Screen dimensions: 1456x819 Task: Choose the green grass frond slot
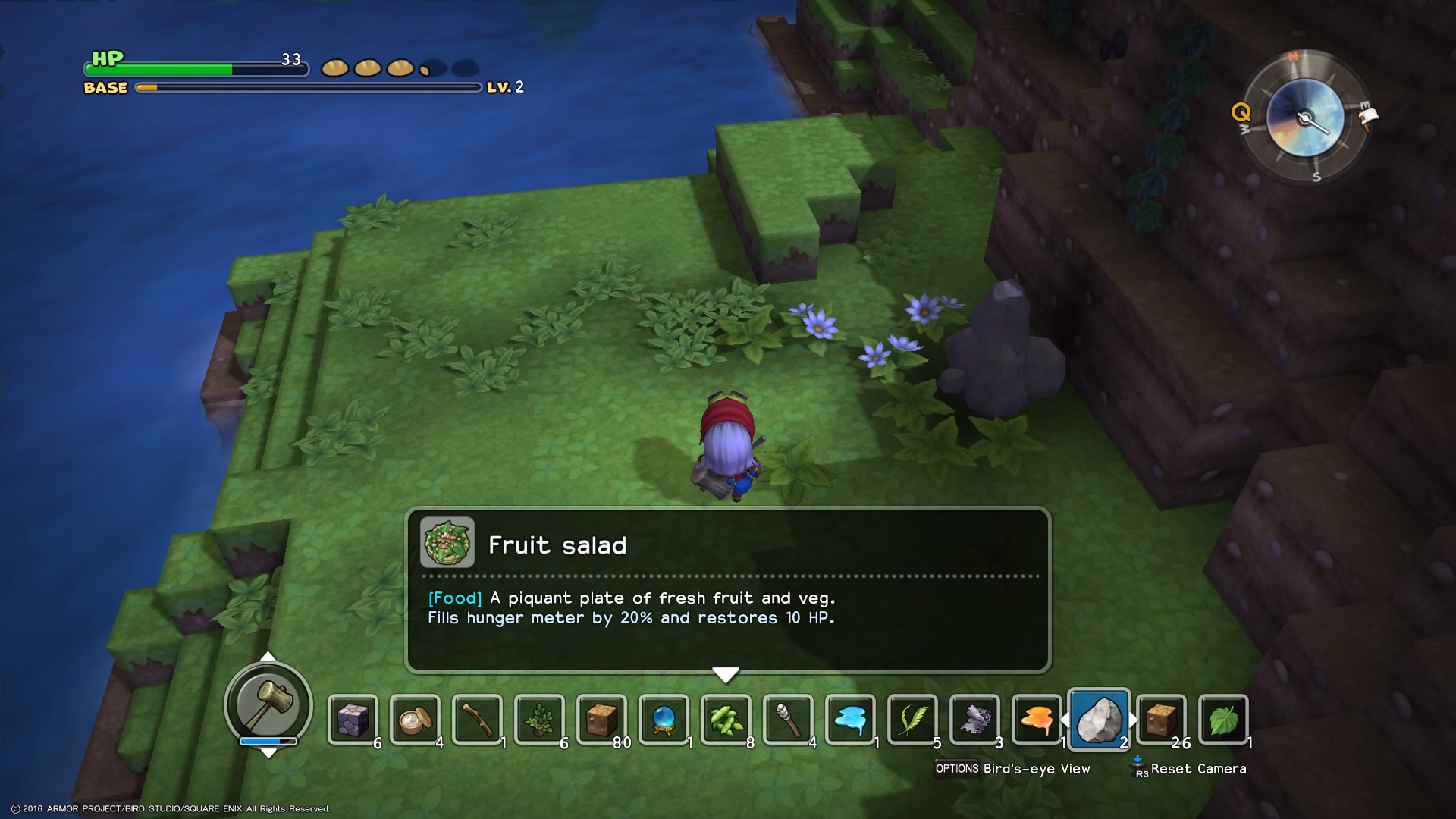point(912,719)
